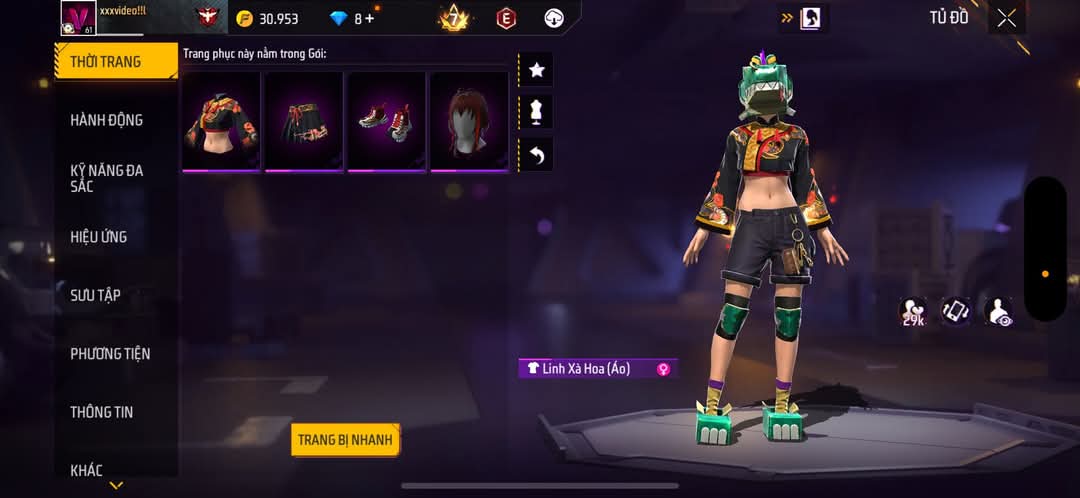1080x498 pixels.
Task: Toggle the character view eye icon
Action: (x=997, y=311)
